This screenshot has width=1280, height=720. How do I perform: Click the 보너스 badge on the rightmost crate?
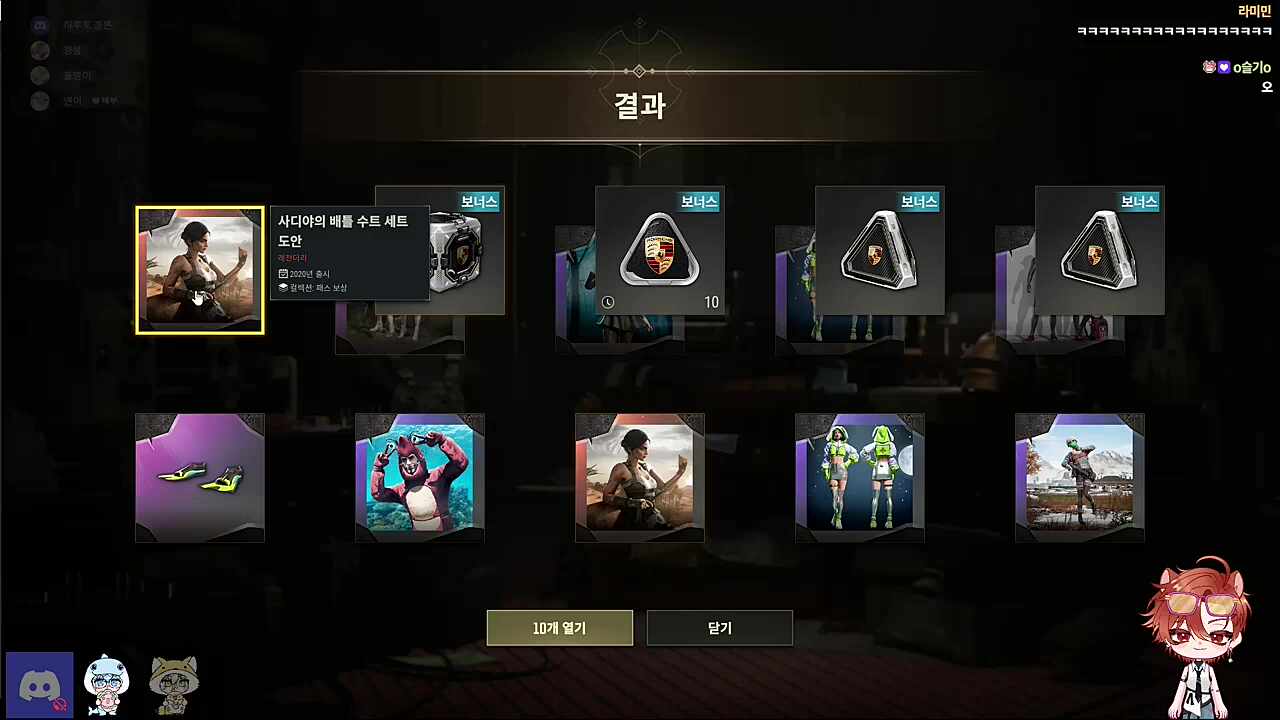click(x=1139, y=202)
